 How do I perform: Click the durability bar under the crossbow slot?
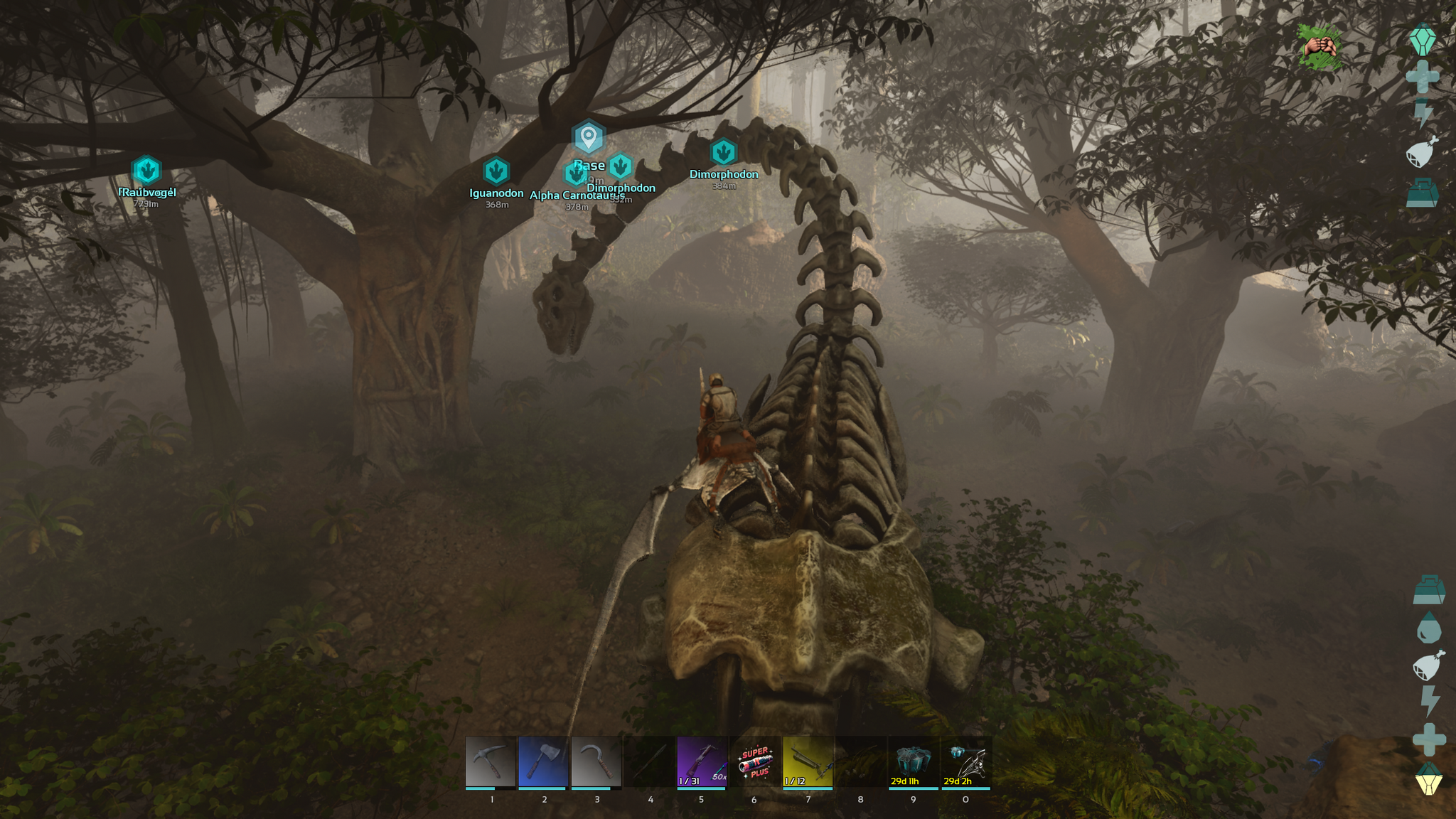(701, 788)
